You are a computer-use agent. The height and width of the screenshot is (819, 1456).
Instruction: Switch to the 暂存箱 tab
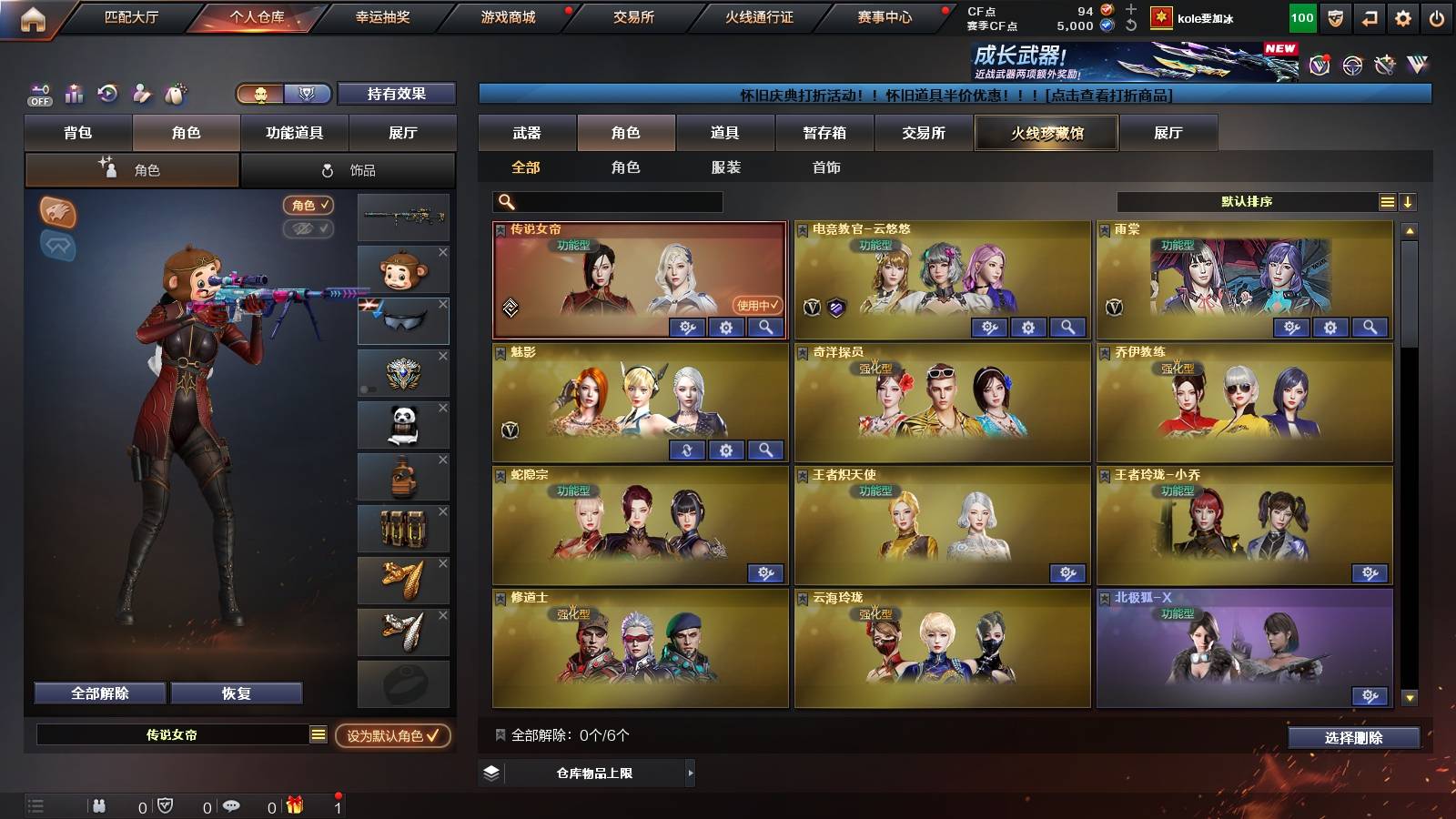pos(822,133)
